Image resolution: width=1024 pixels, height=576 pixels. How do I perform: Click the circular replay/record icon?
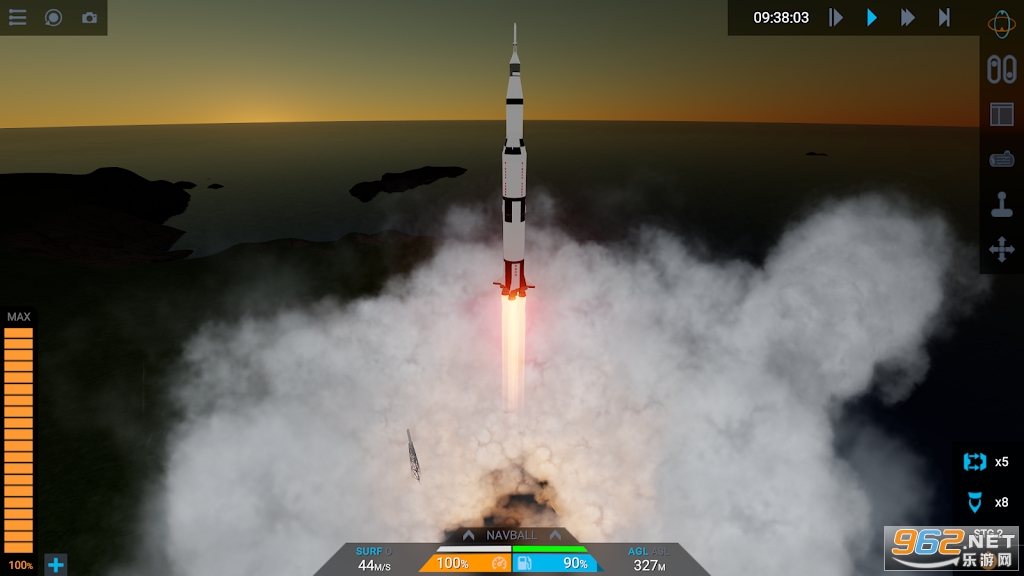pyautogui.click(x=53, y=18)
